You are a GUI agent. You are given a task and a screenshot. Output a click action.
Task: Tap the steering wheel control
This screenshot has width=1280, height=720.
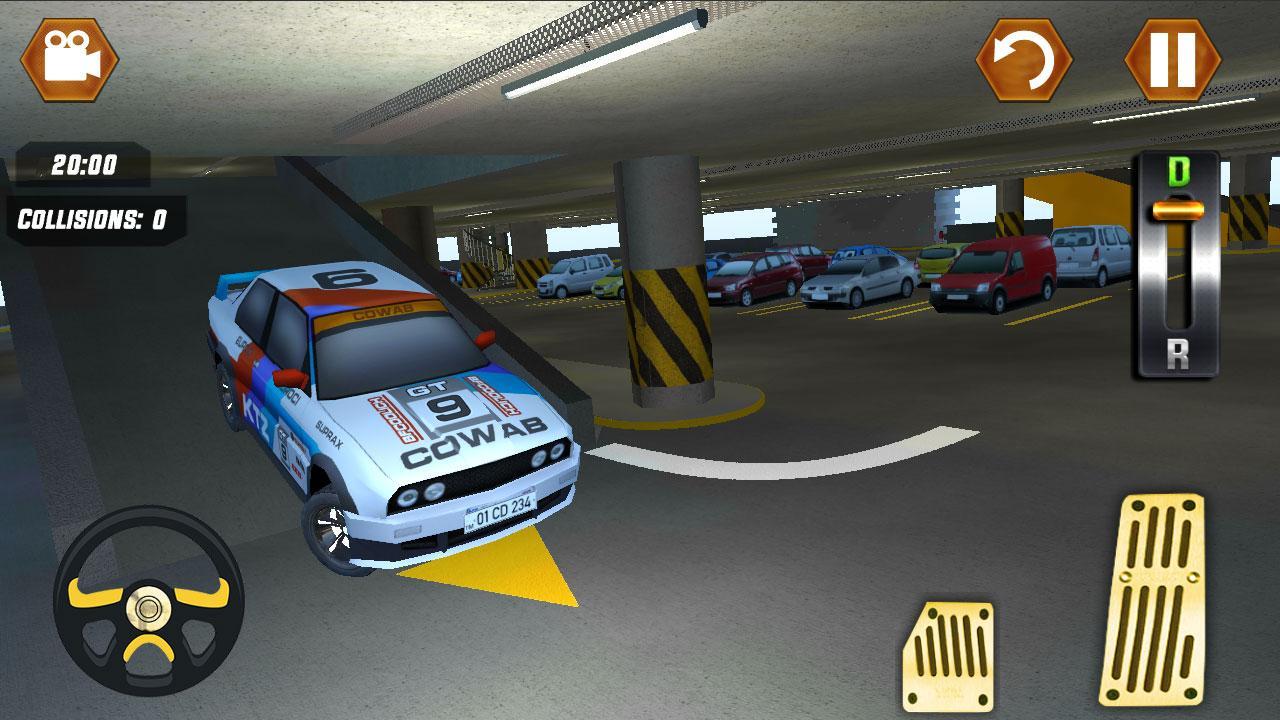click(148, 610)
